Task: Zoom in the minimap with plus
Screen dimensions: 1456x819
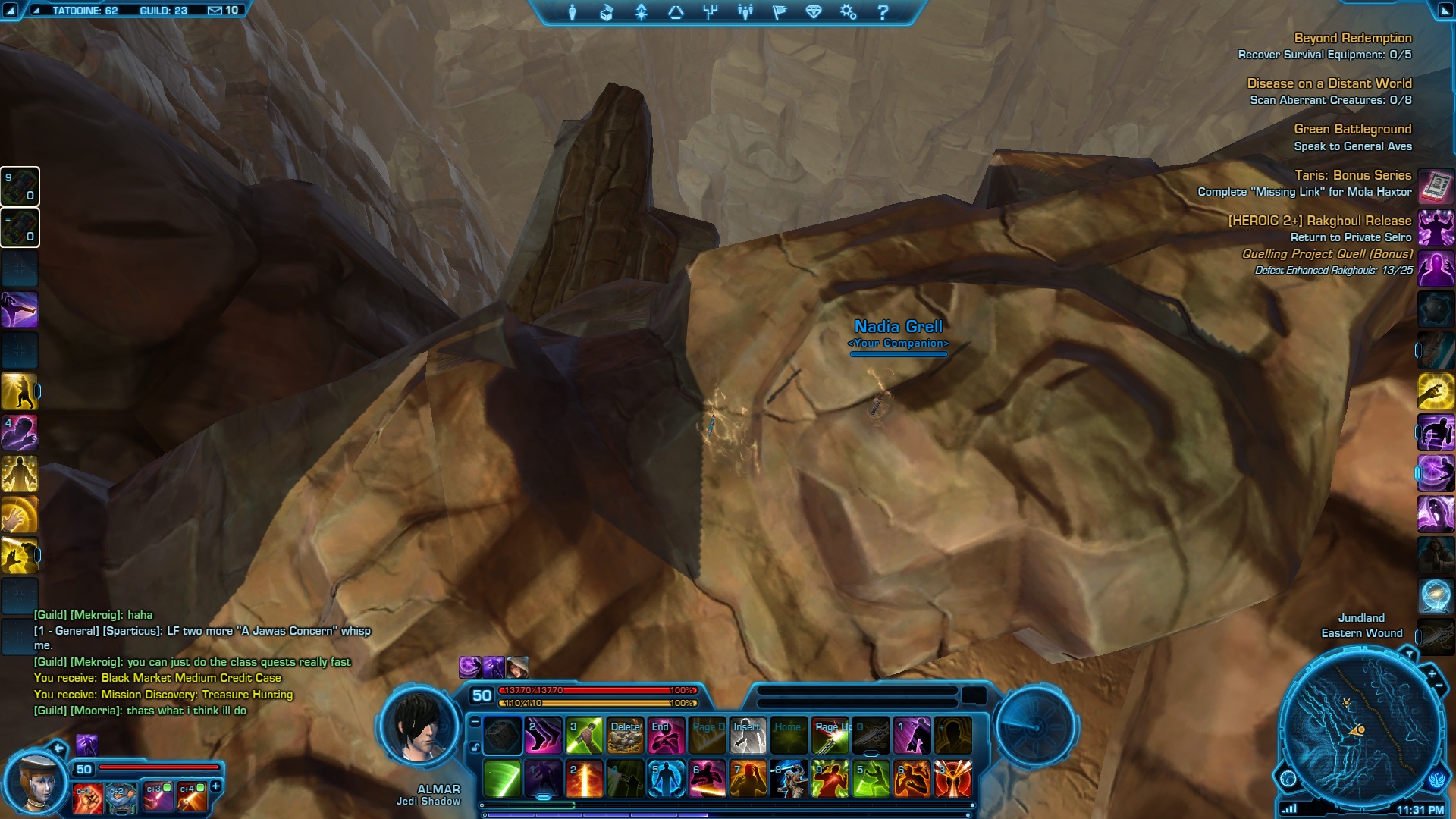Action: pos(1432,673)
